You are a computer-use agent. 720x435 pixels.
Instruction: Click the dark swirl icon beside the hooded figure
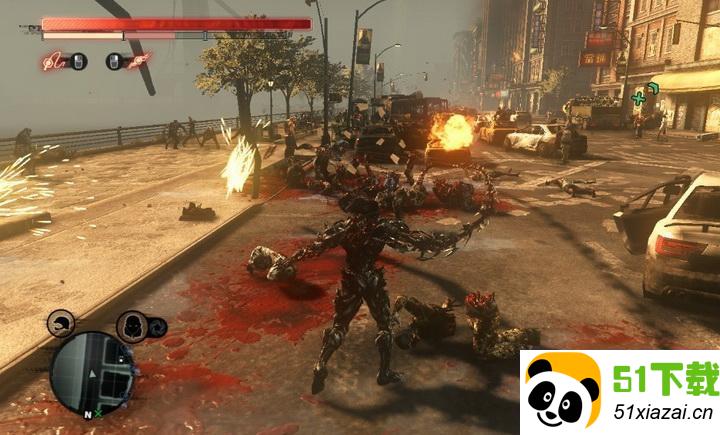click(x=156, y=327)
